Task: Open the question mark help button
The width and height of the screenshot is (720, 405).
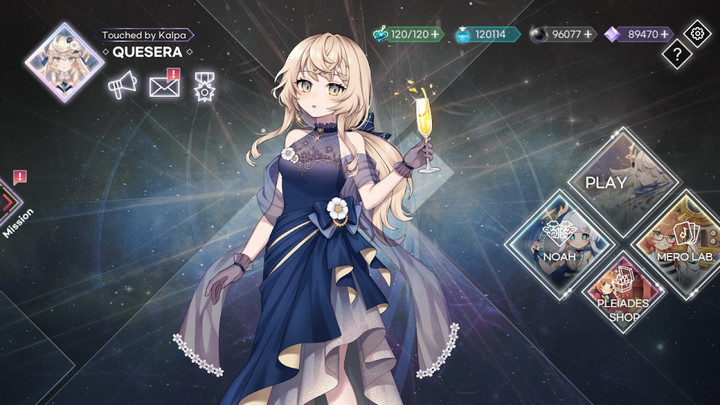Action: tap(677, 54)
